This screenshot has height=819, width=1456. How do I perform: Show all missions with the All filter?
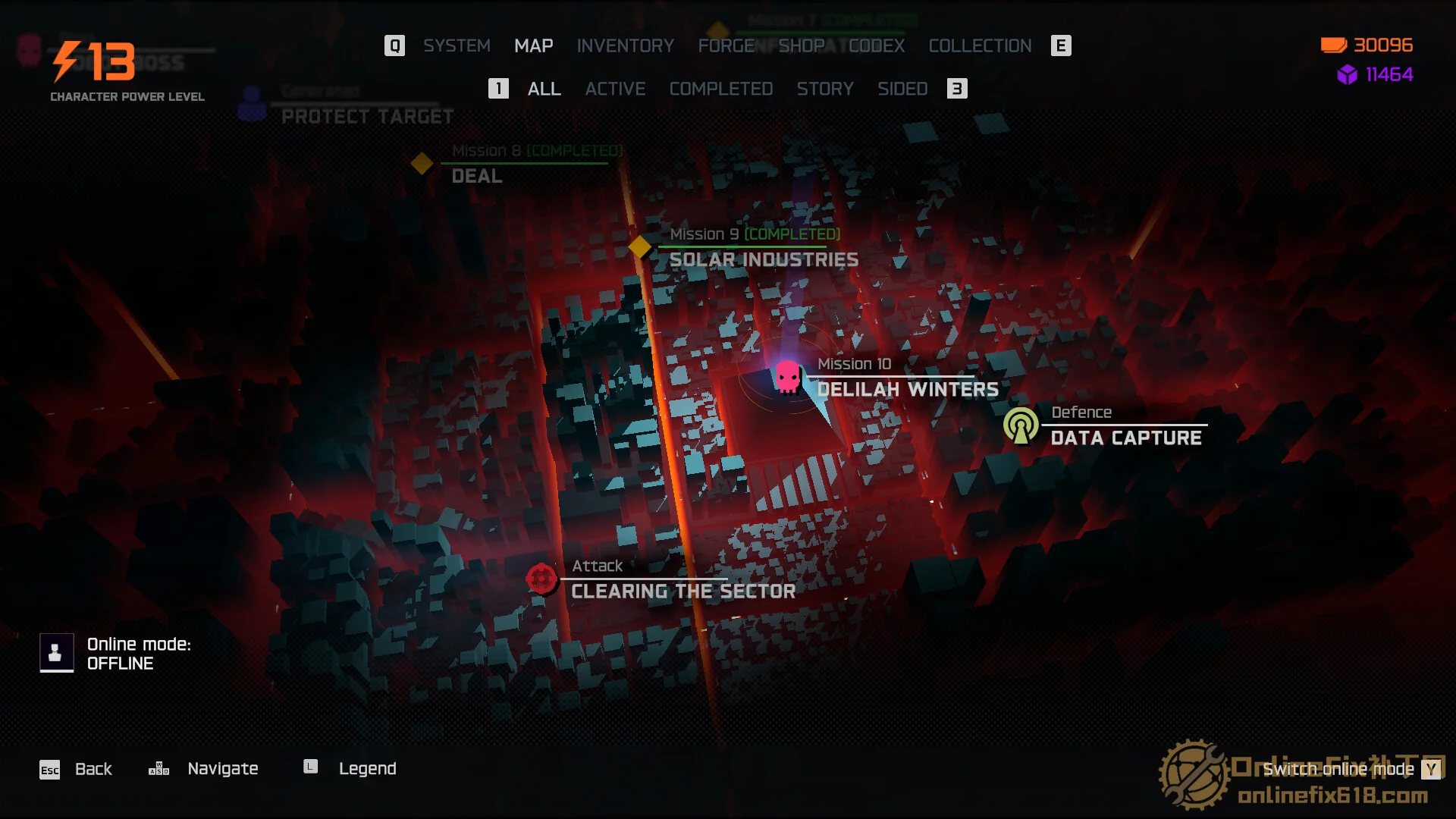point(544,89)
